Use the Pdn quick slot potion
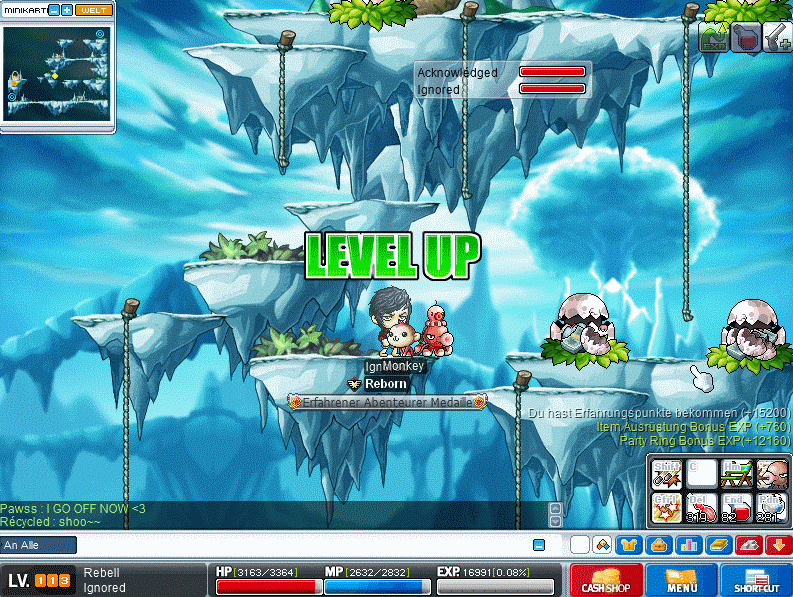The image size is (793, 597). (x=771, y=507)
